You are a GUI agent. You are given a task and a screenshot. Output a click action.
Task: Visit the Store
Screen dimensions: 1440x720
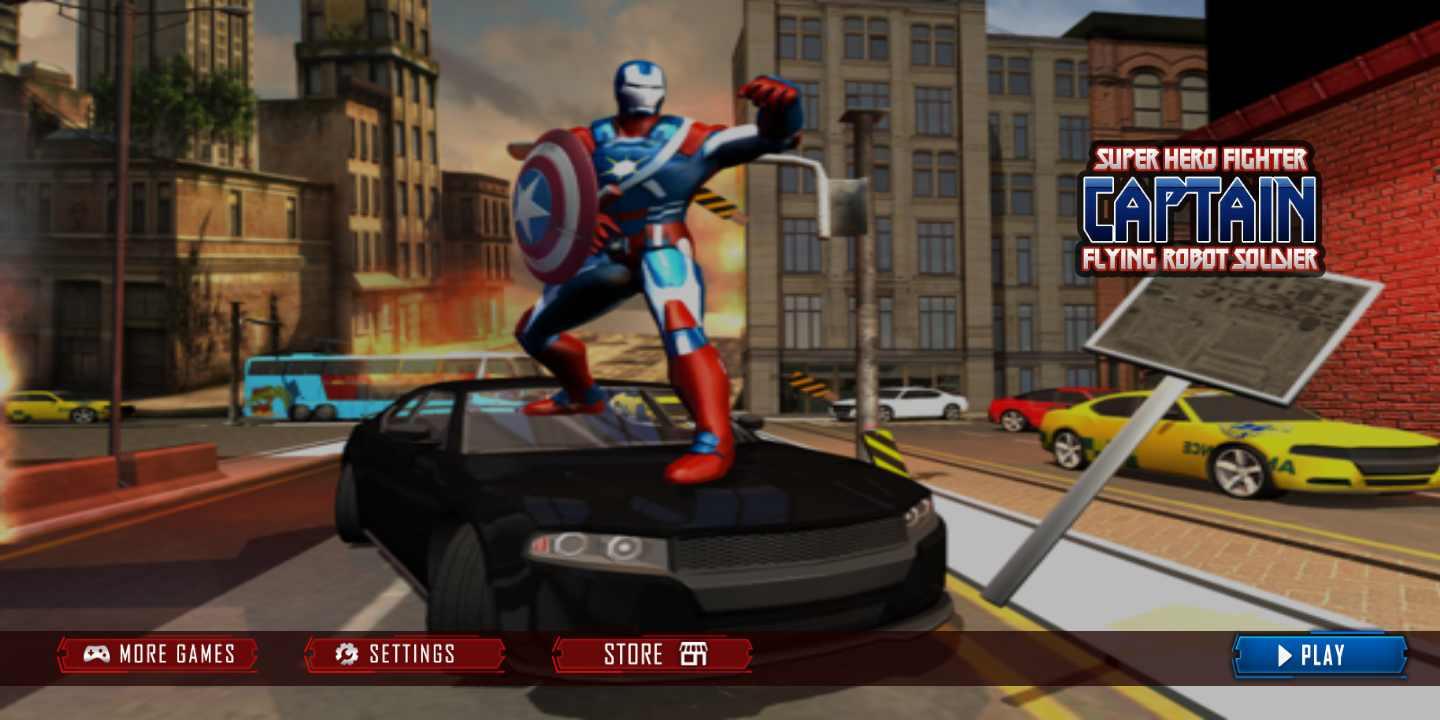[x=652, y=655]
